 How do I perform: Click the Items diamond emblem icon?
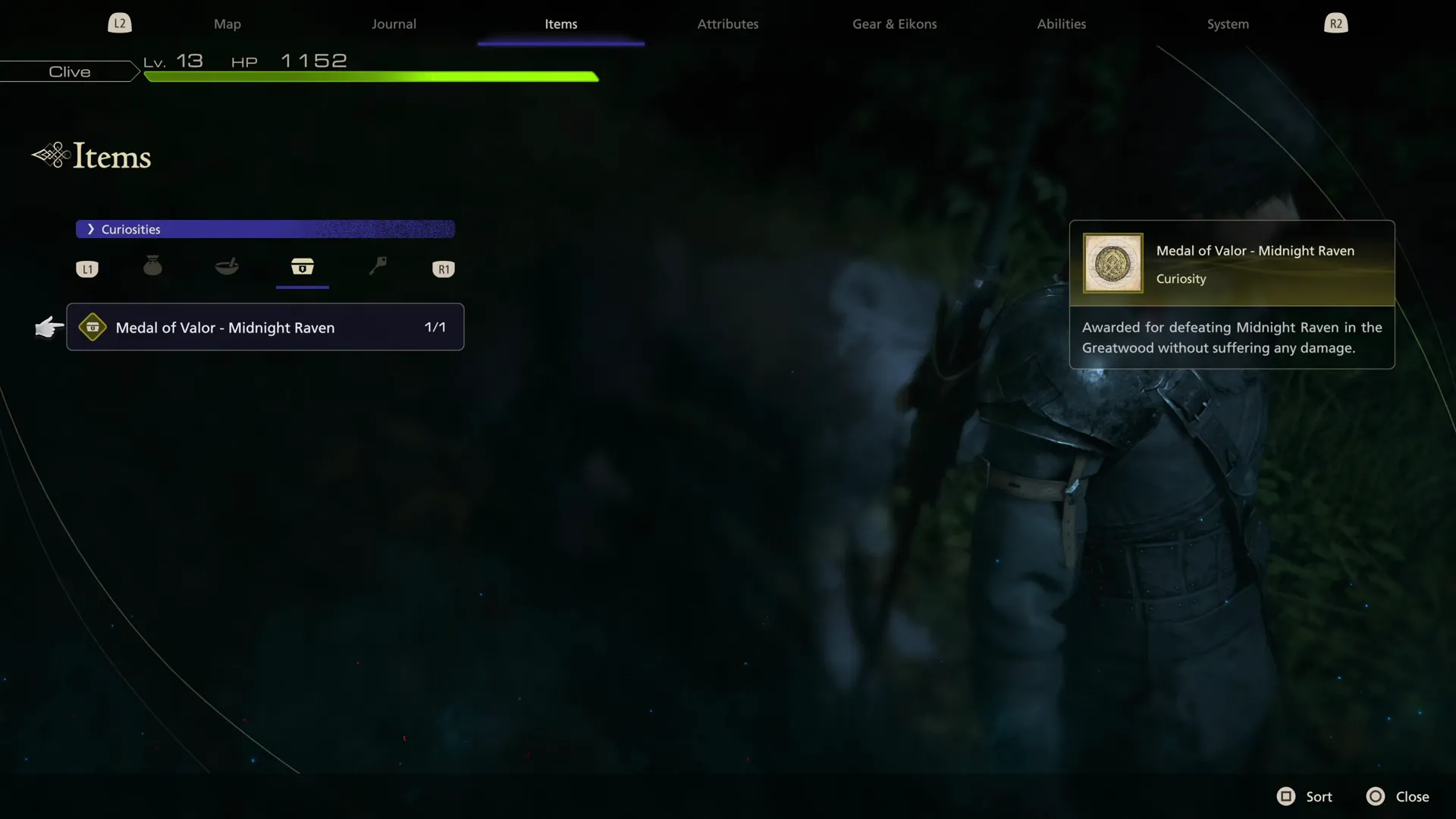coord(50,154)
